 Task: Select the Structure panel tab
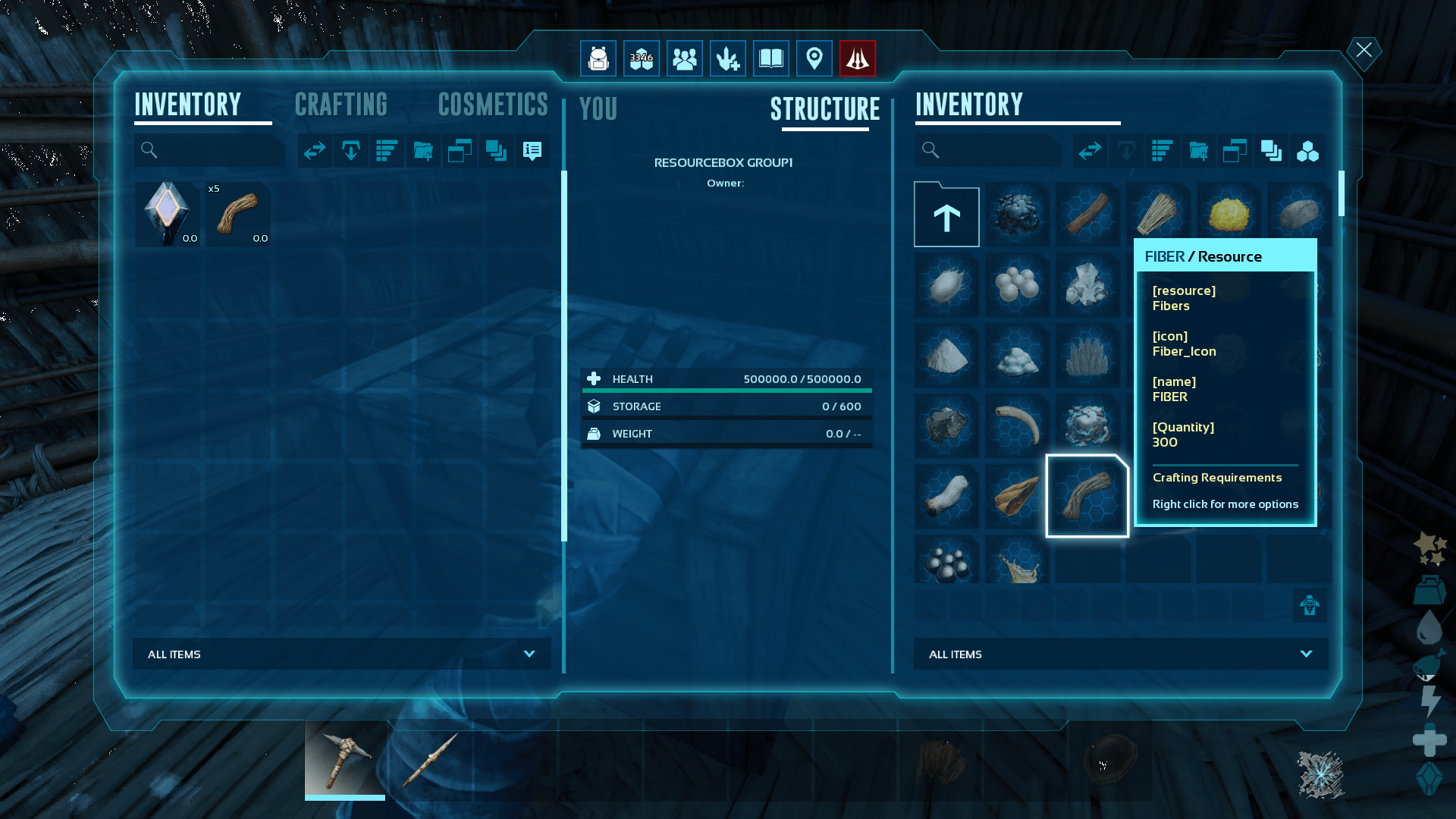point(825,109)
